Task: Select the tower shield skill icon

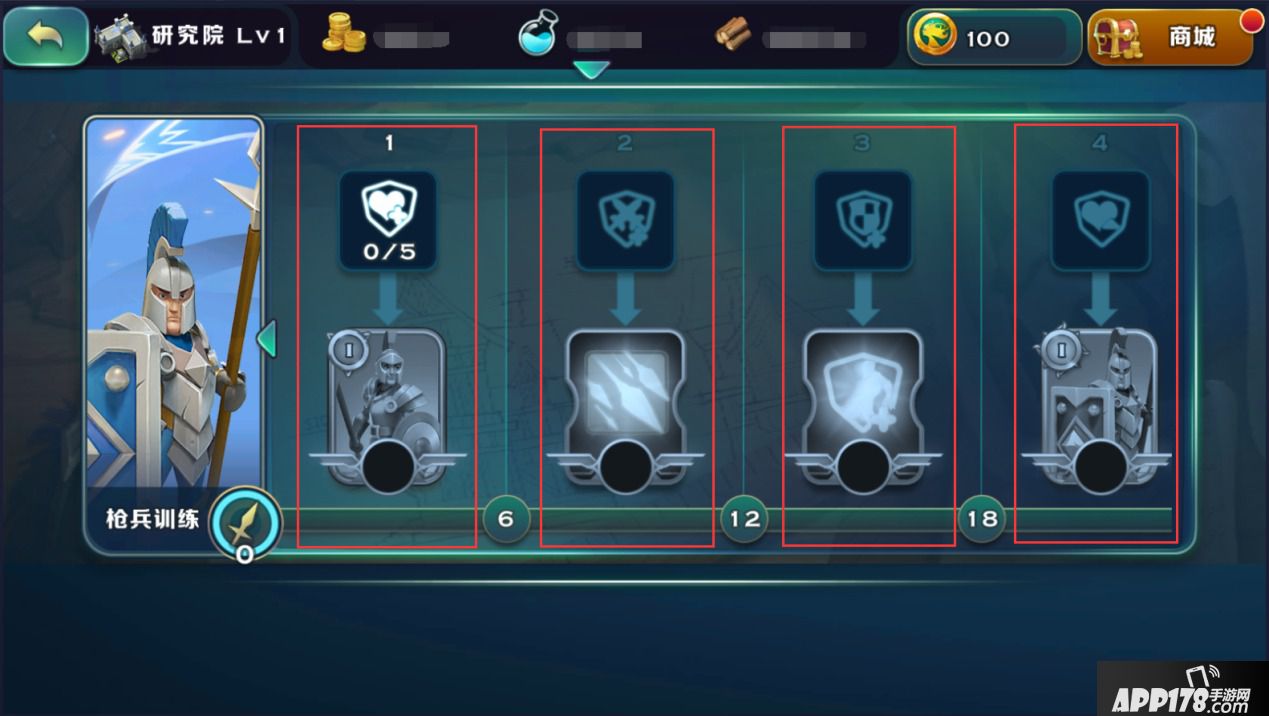Action: pos(862,220)
